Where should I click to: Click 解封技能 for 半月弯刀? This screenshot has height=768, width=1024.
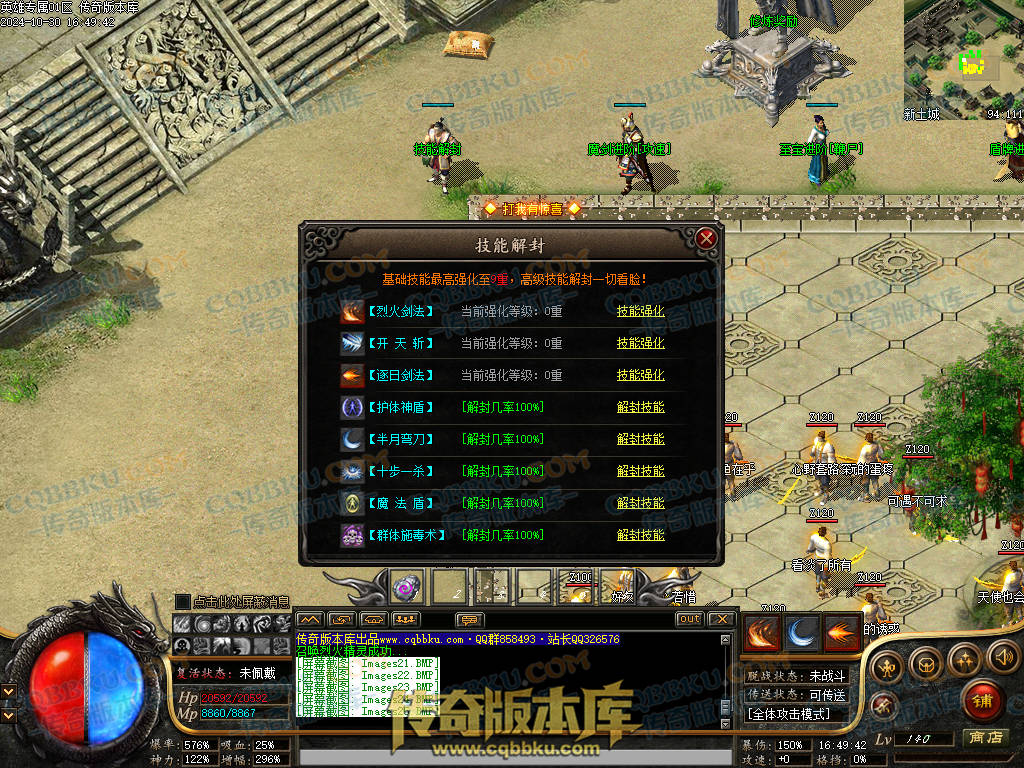(640, 439)
